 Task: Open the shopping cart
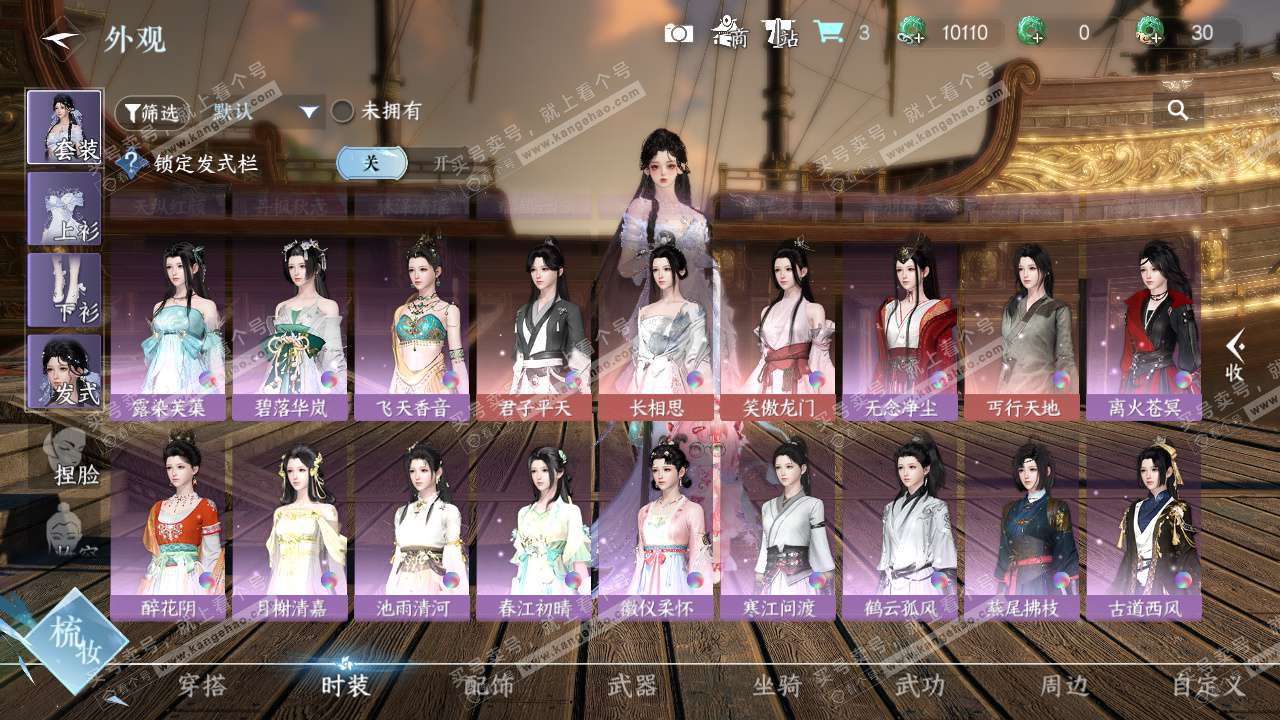coord(827,32)
